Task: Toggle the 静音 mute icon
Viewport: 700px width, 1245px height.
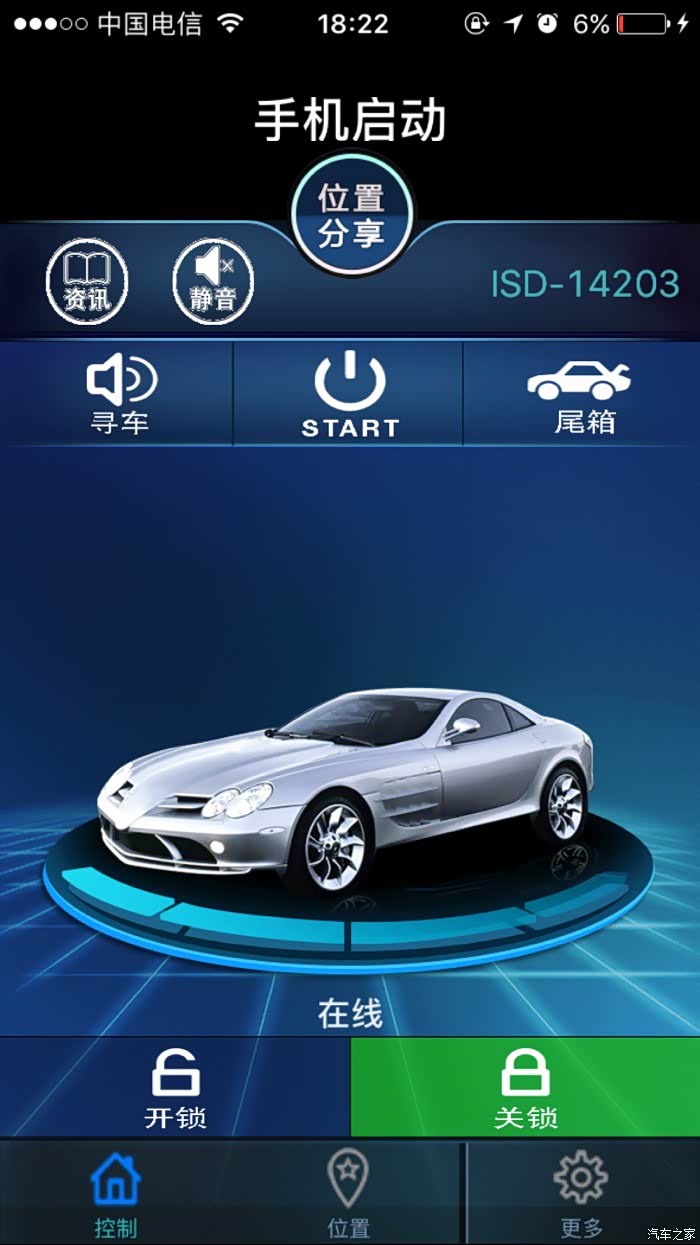Action: [213, 282]
